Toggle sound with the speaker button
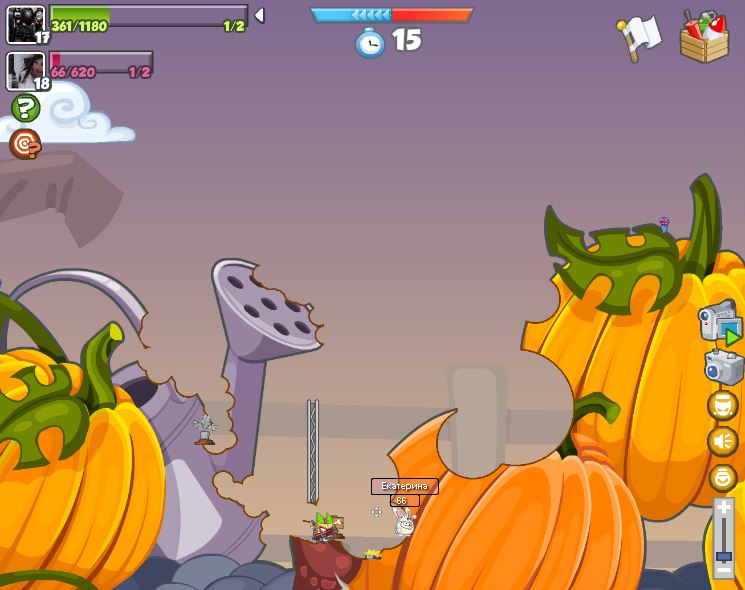The image size is (745, 590). coord(722,441)
